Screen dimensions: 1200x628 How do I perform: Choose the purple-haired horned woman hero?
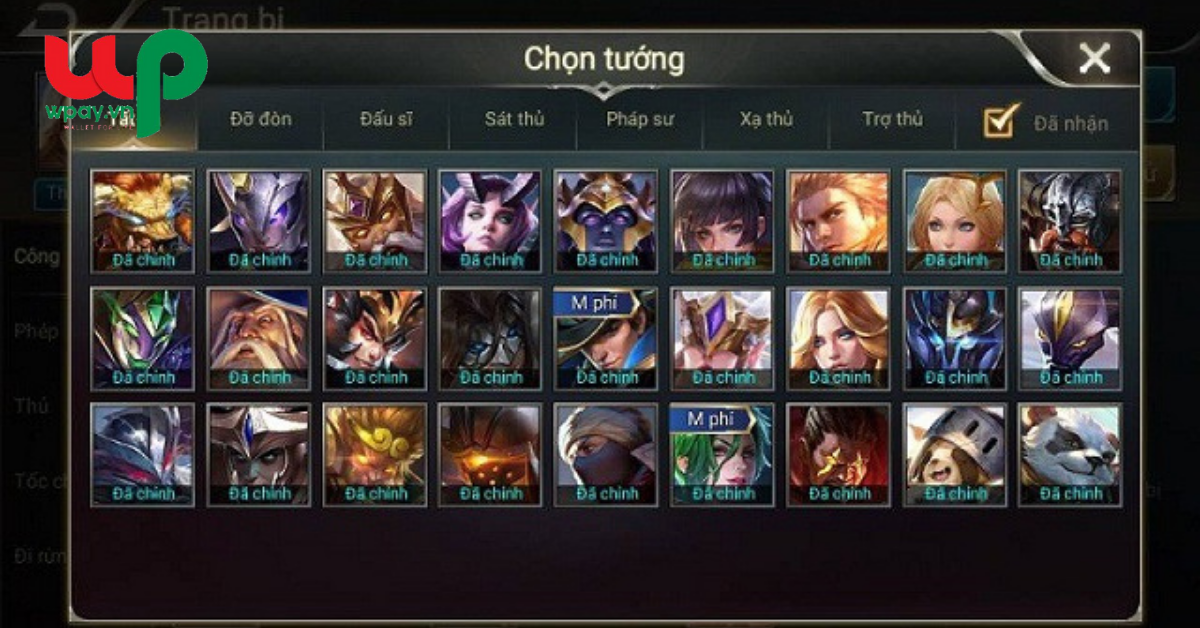(490, 221)
